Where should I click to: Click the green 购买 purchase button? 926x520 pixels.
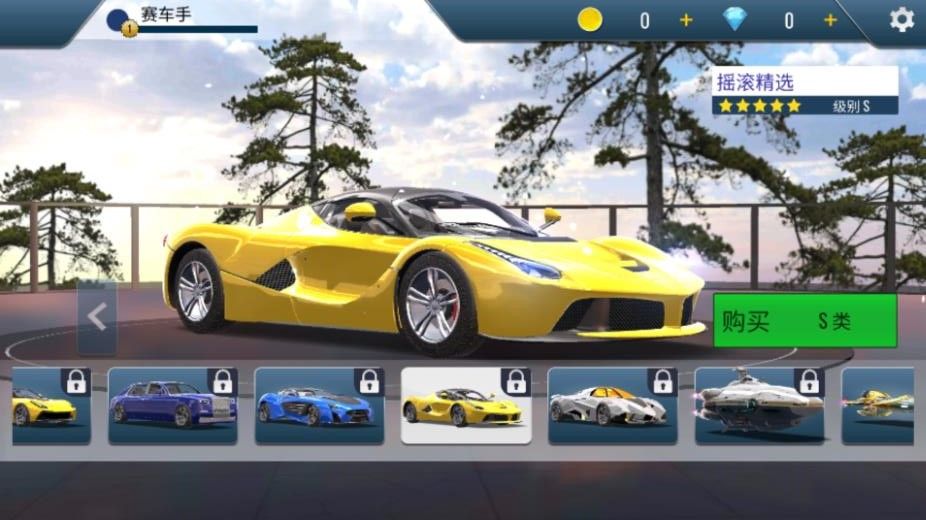804,320
